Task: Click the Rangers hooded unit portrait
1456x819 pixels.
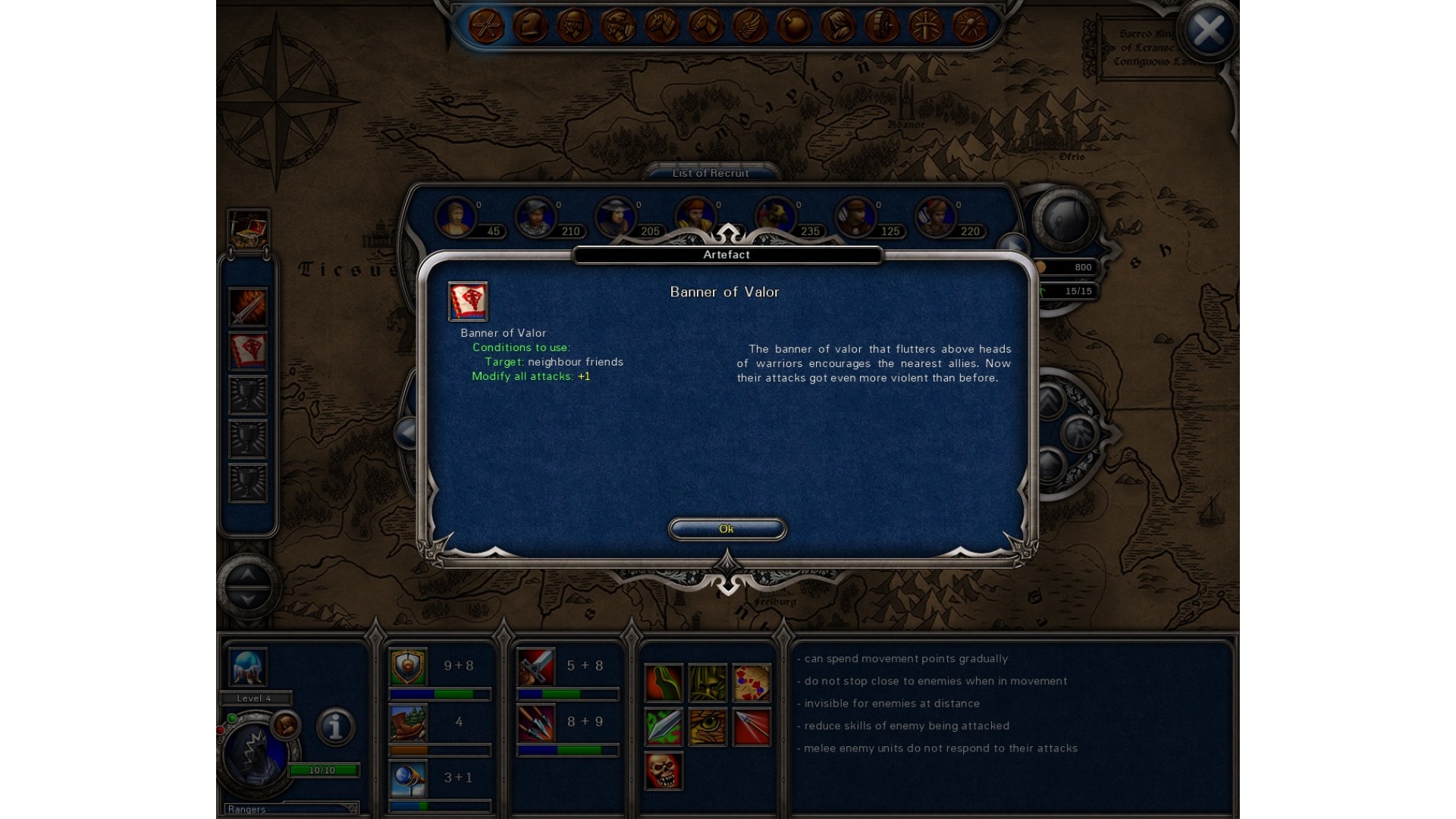Action: pos(256,753)
